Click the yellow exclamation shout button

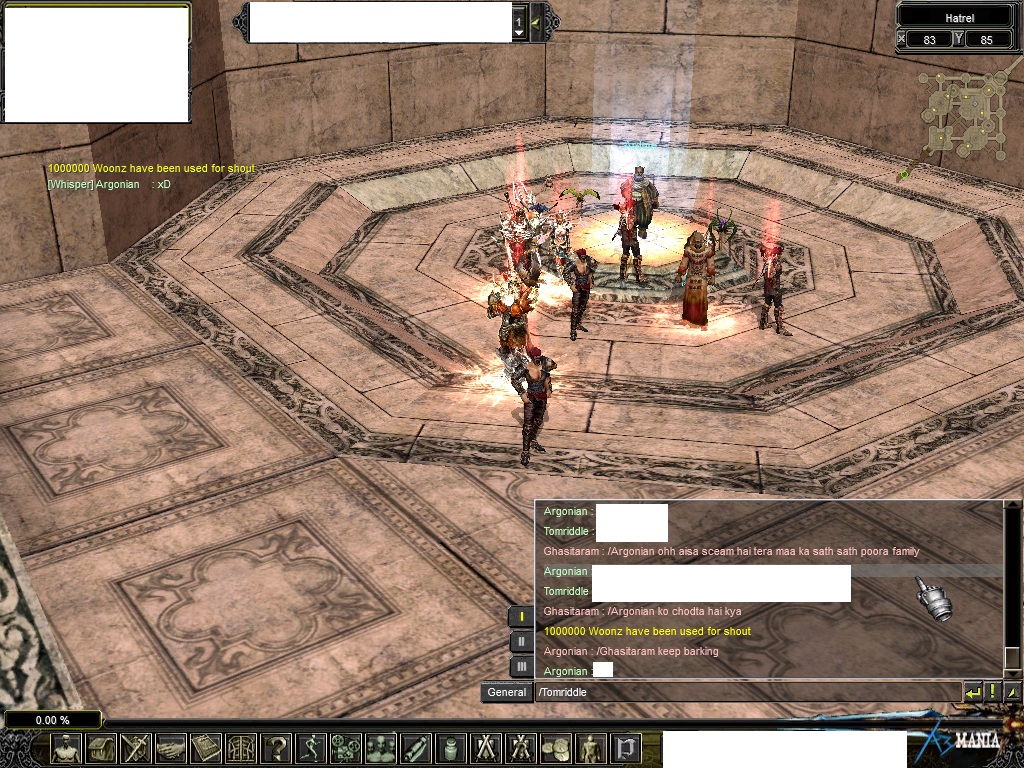(x=993, y=692)
